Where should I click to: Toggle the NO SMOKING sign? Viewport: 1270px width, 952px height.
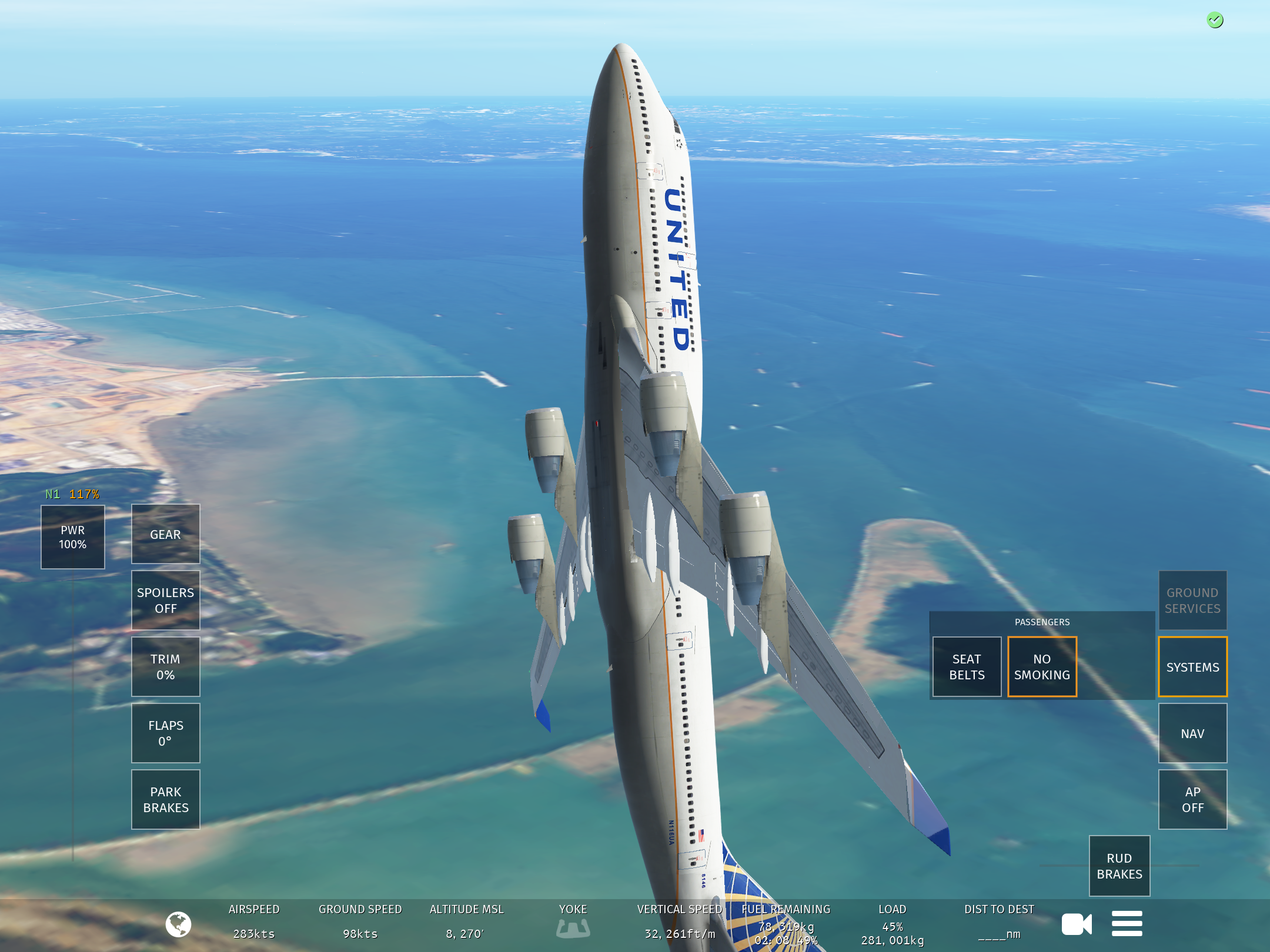tap(1042, 667)
